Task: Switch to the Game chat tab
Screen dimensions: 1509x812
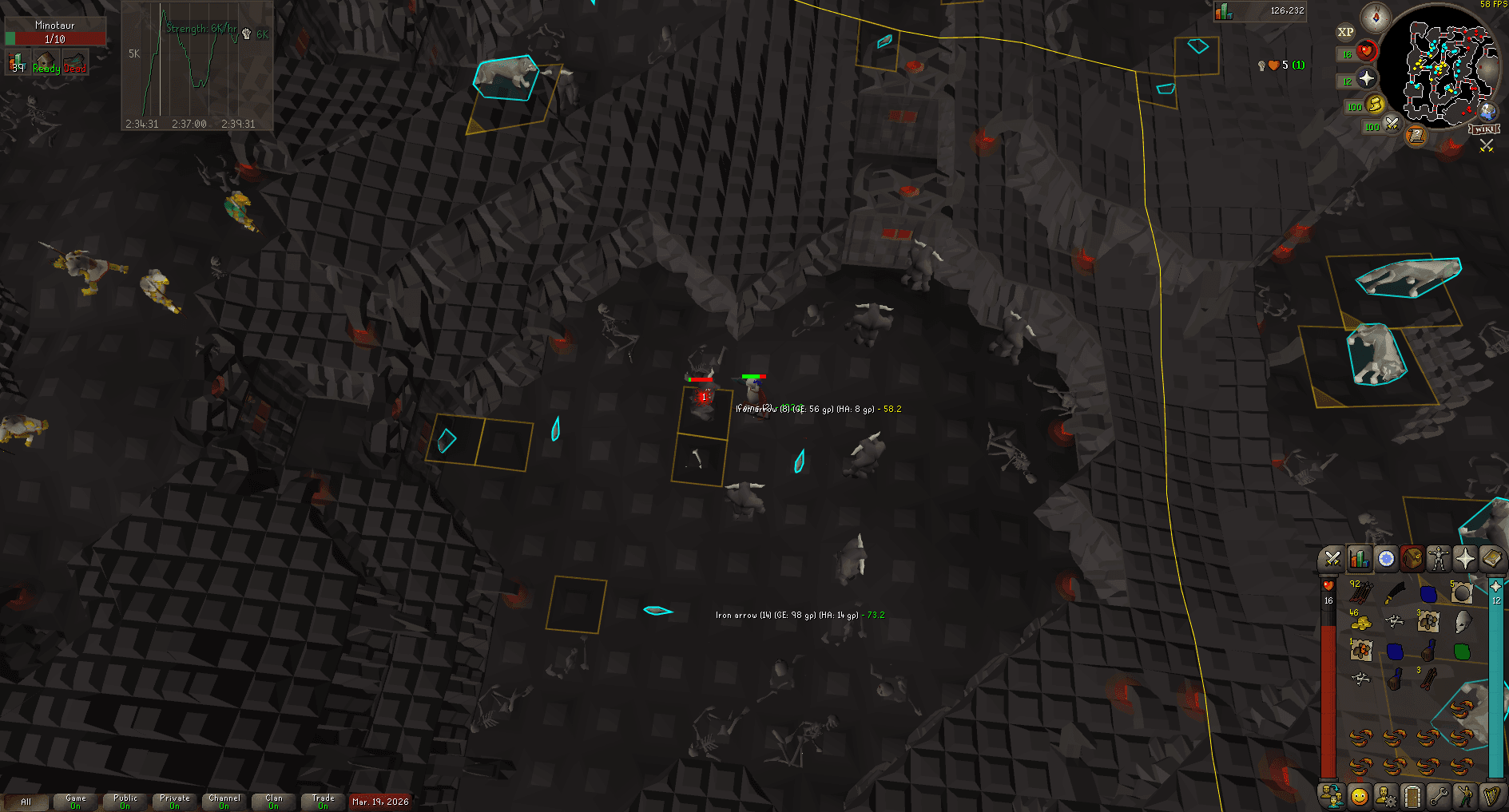Action: pyautogui.click(x=75, y=800)
